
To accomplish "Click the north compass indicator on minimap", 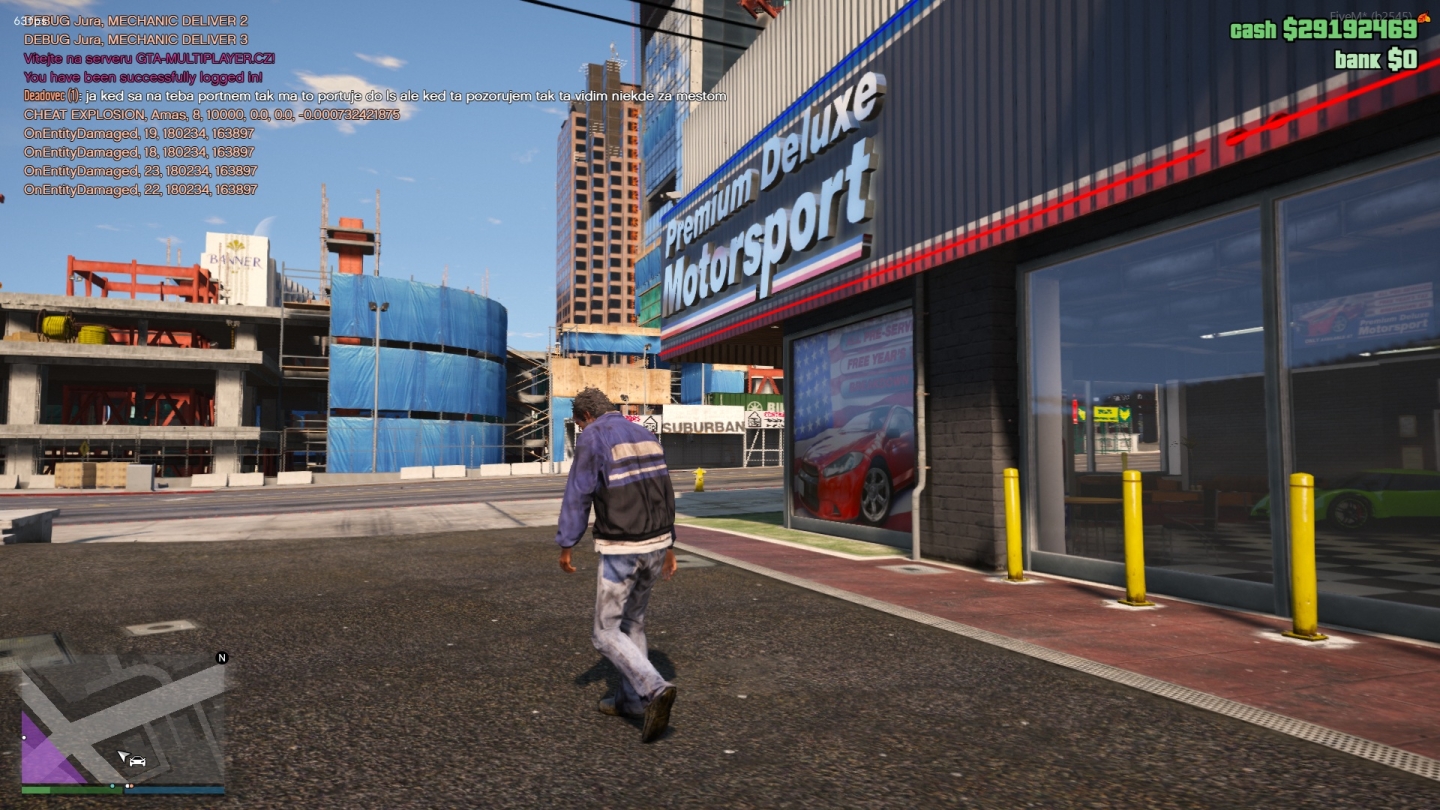I will [222, 657].
